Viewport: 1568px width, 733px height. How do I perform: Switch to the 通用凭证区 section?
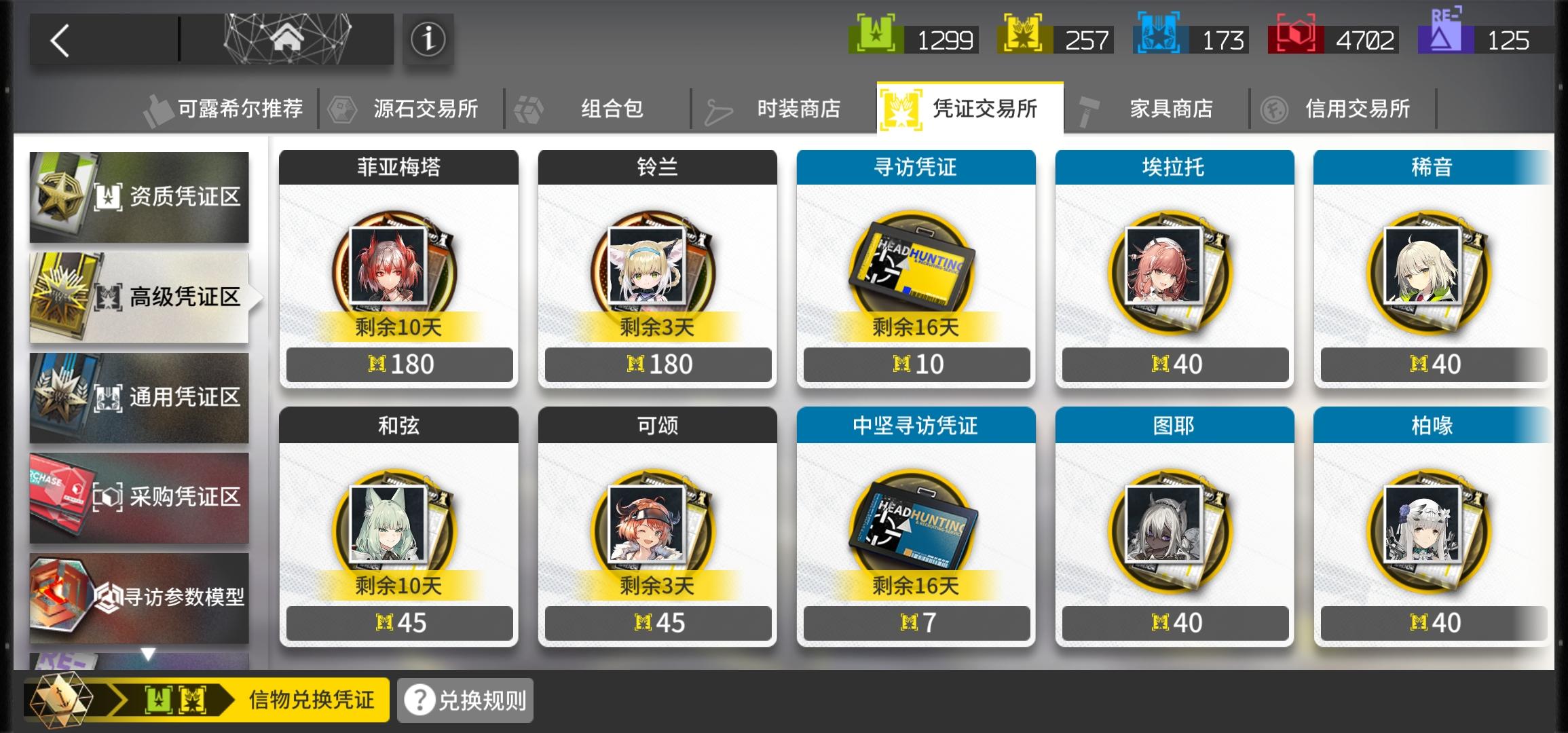tap(139, 398)
